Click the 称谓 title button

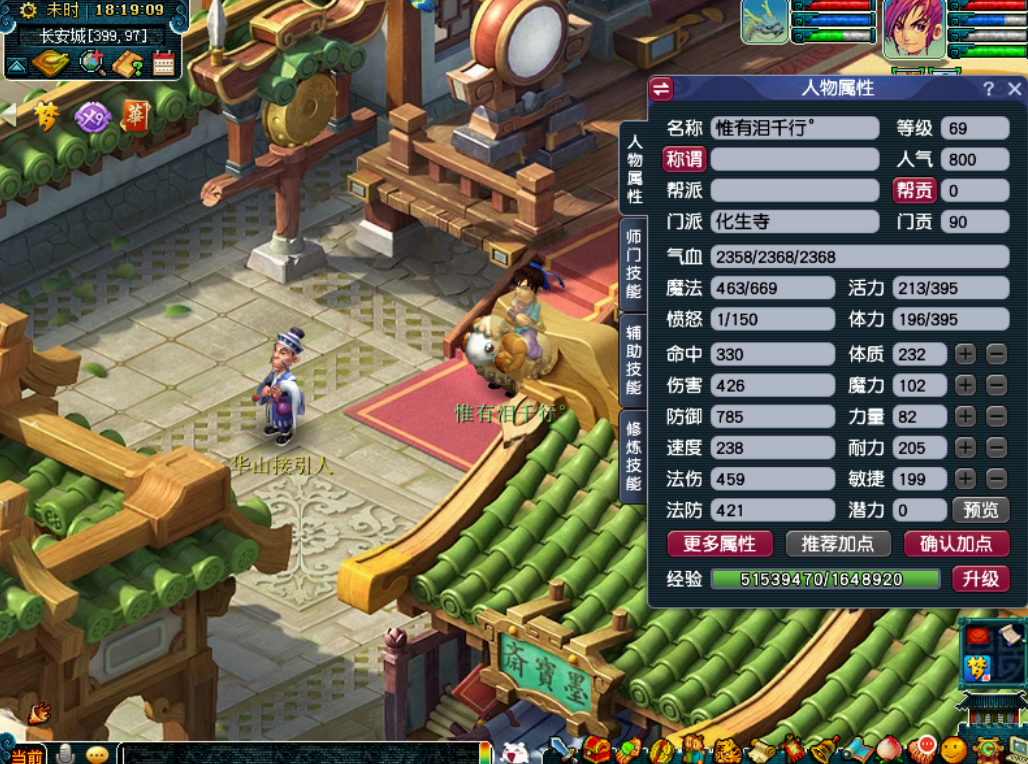click(x=684, y=159)
